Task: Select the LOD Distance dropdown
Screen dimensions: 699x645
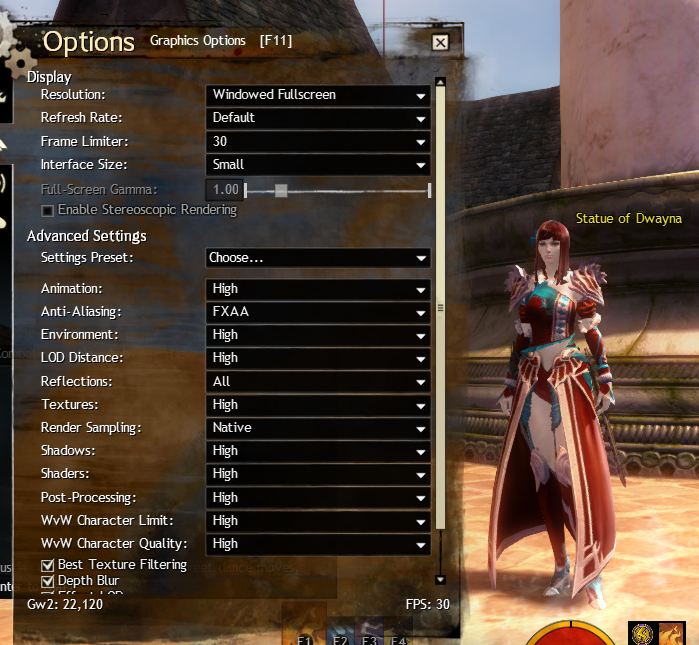Action: (x=318, y=358)
